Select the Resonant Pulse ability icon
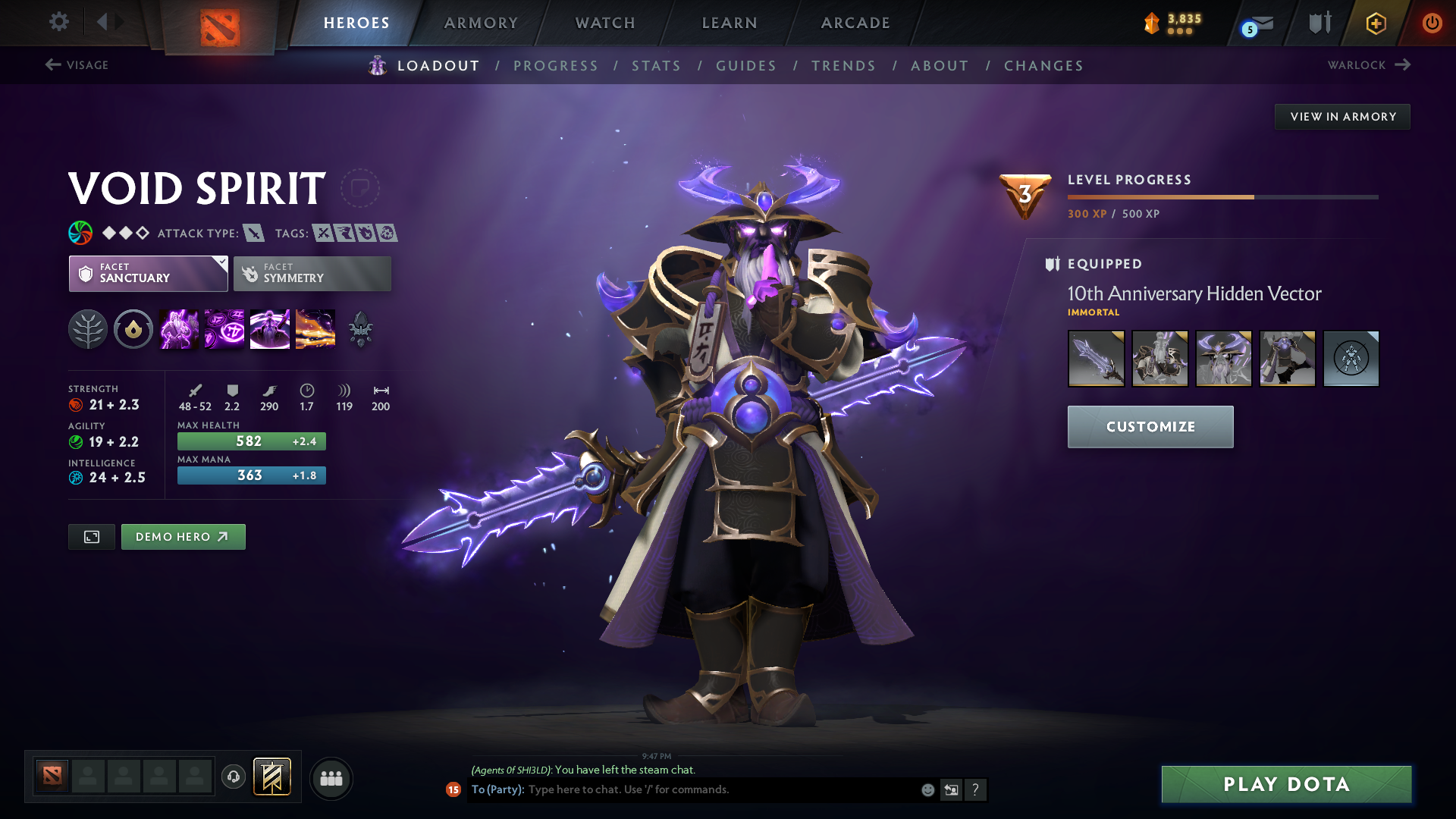Screen dimensions: 1456x819 coord(269,328)
